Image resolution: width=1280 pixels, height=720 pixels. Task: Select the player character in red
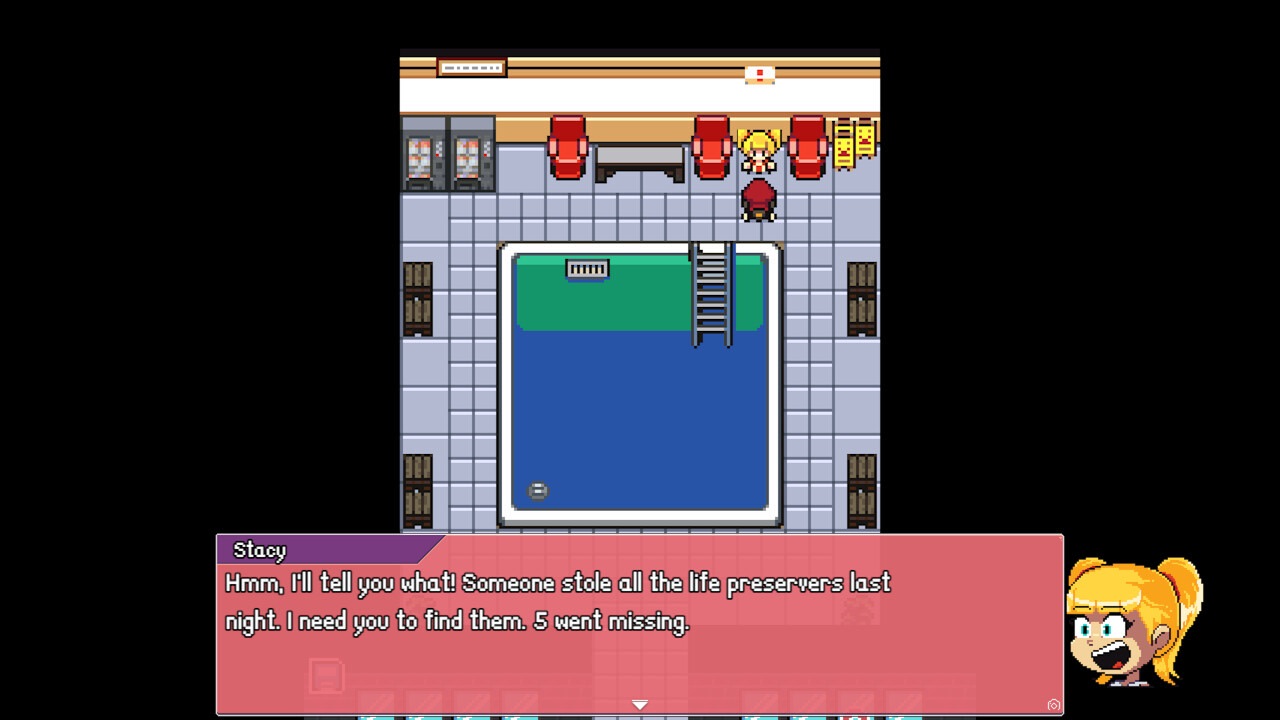pos(758,200)
